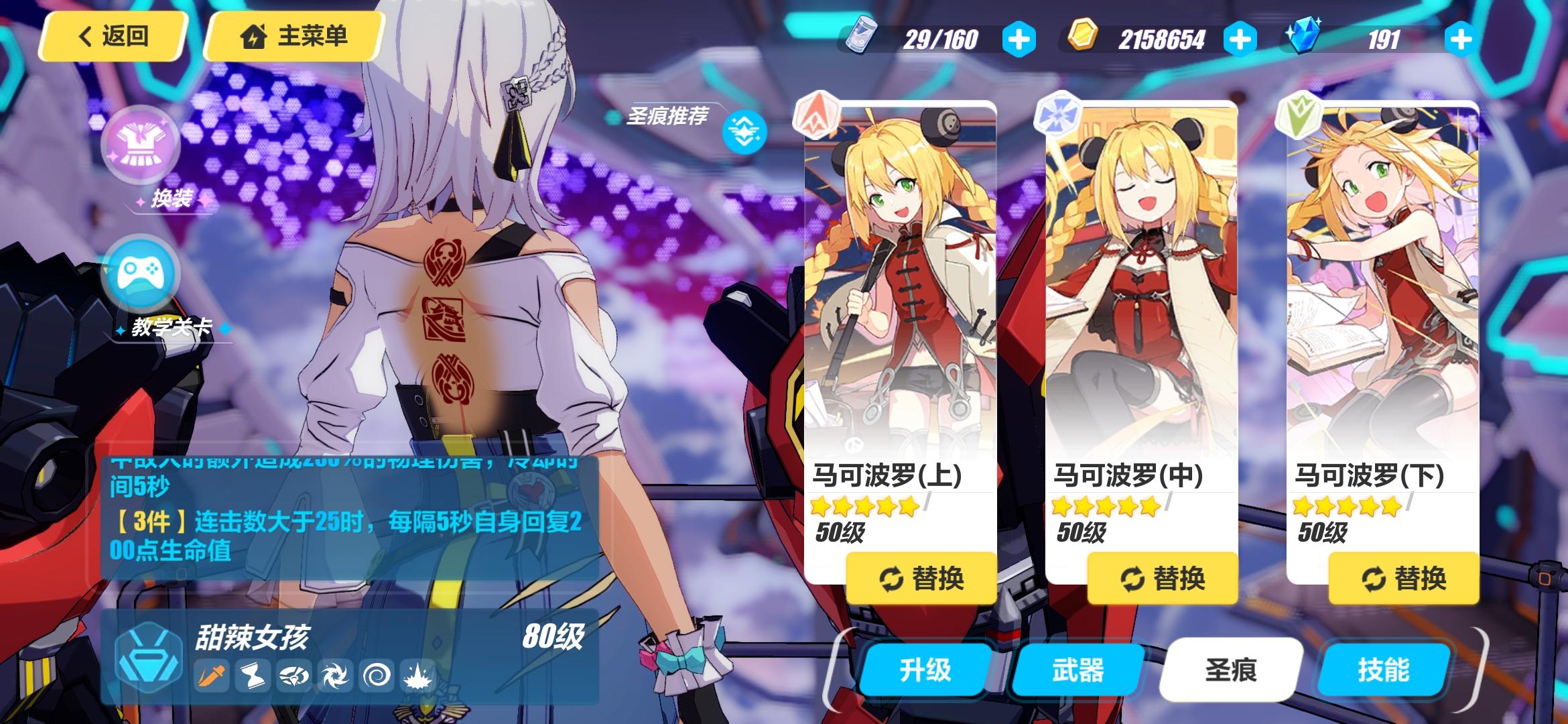Switch to the 圣痕 tab

[1232, 668]
